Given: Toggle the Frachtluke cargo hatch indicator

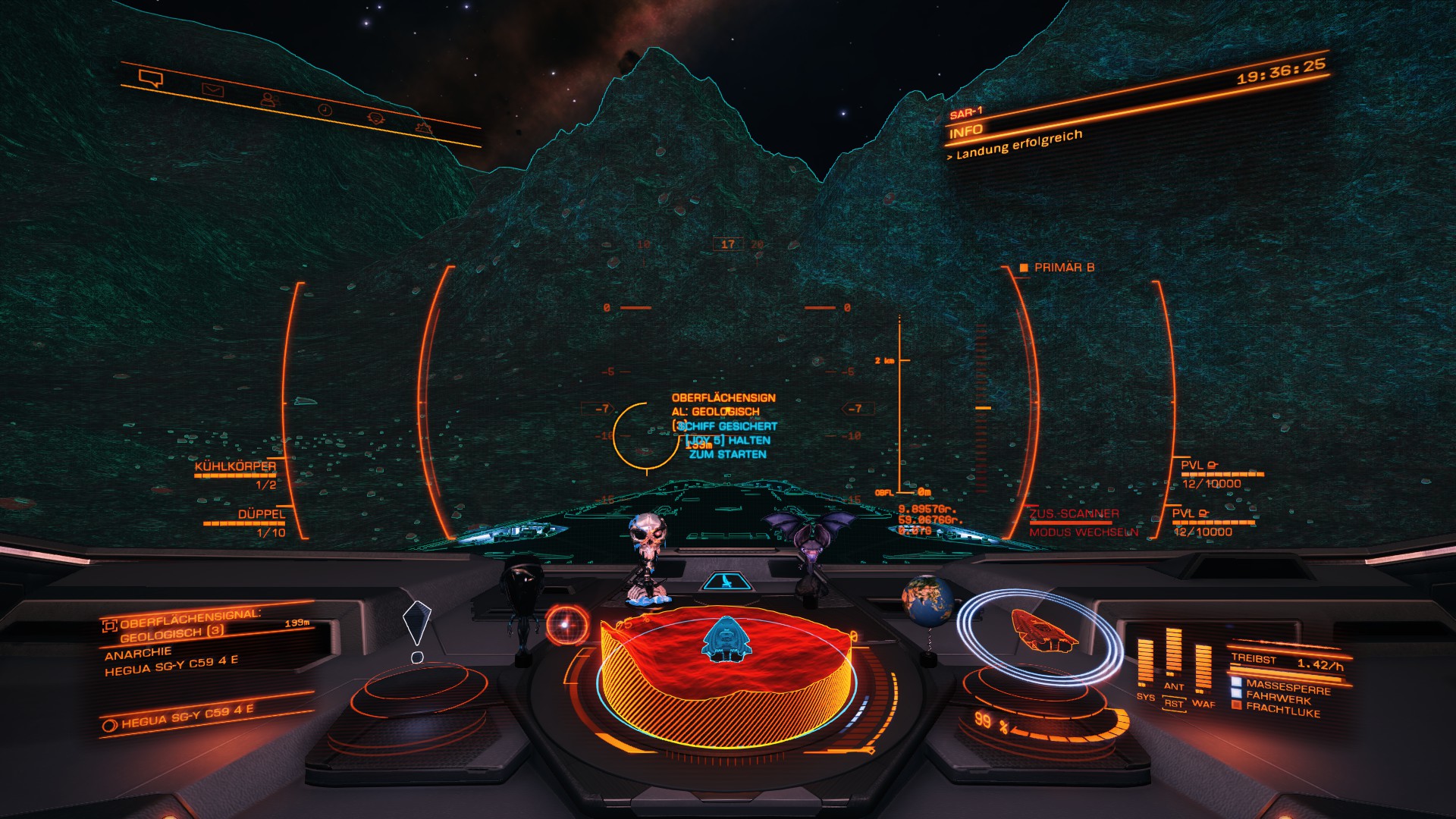Looking at the screenshot, I should coord(1282,710).
